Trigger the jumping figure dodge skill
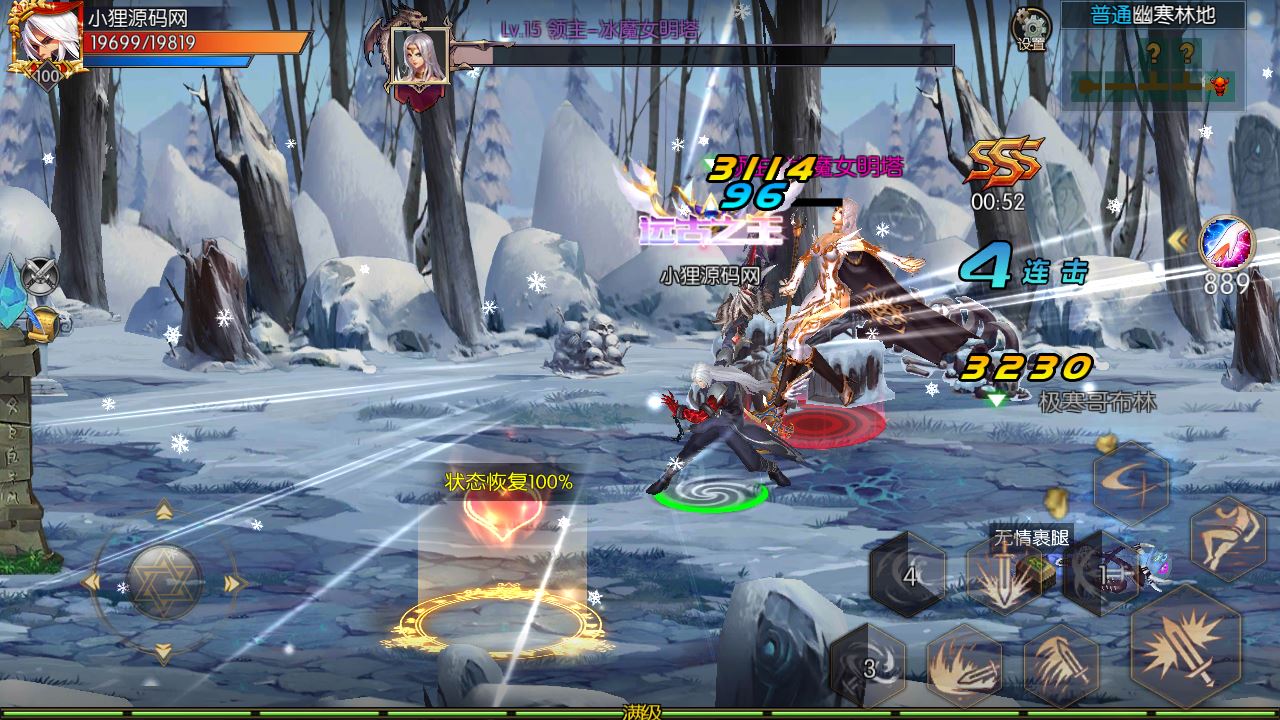 [1227, 538]
